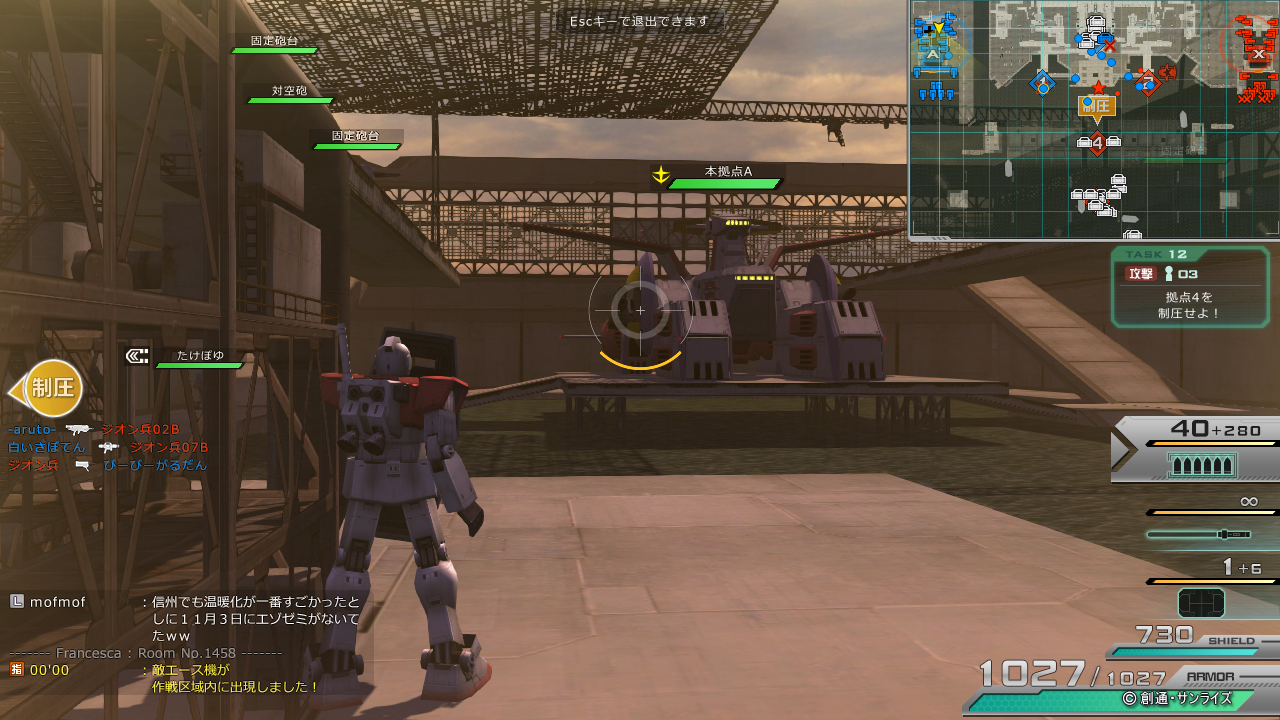
Task: Click mofmof's chat message
Action: tap(255, 618)
